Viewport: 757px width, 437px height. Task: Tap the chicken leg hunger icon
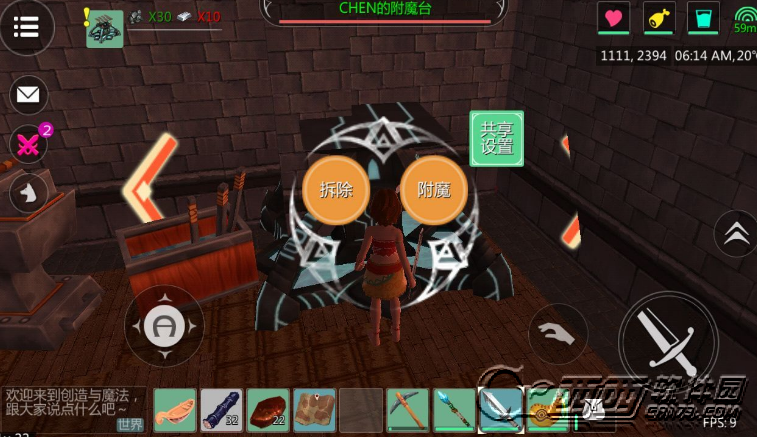point(659,18)
